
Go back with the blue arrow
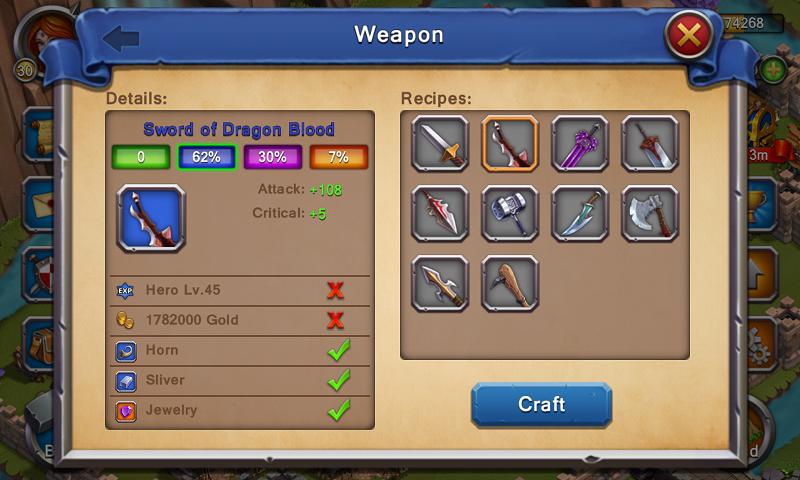[121, 39]
